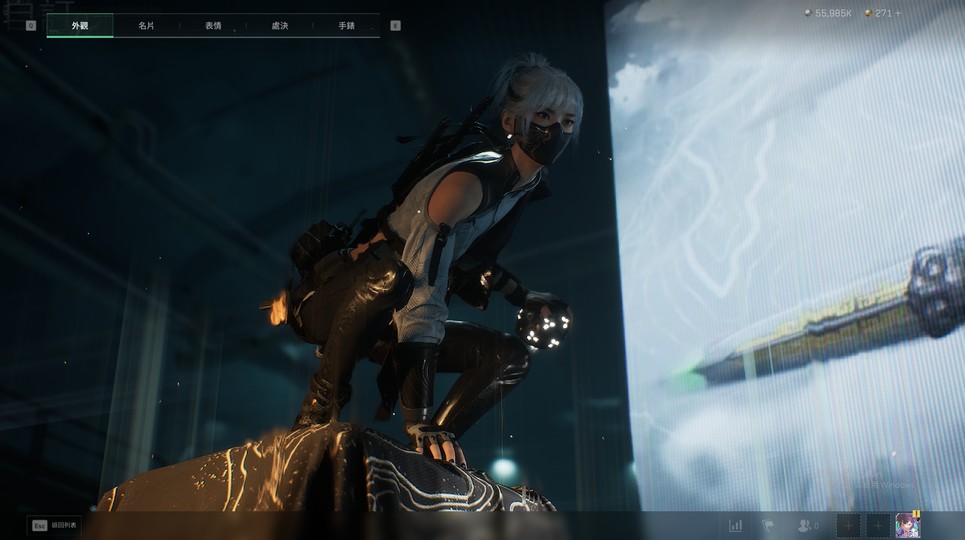
Task: Switch to the 名片 name card tab
Action: click(x=146, y=25)
